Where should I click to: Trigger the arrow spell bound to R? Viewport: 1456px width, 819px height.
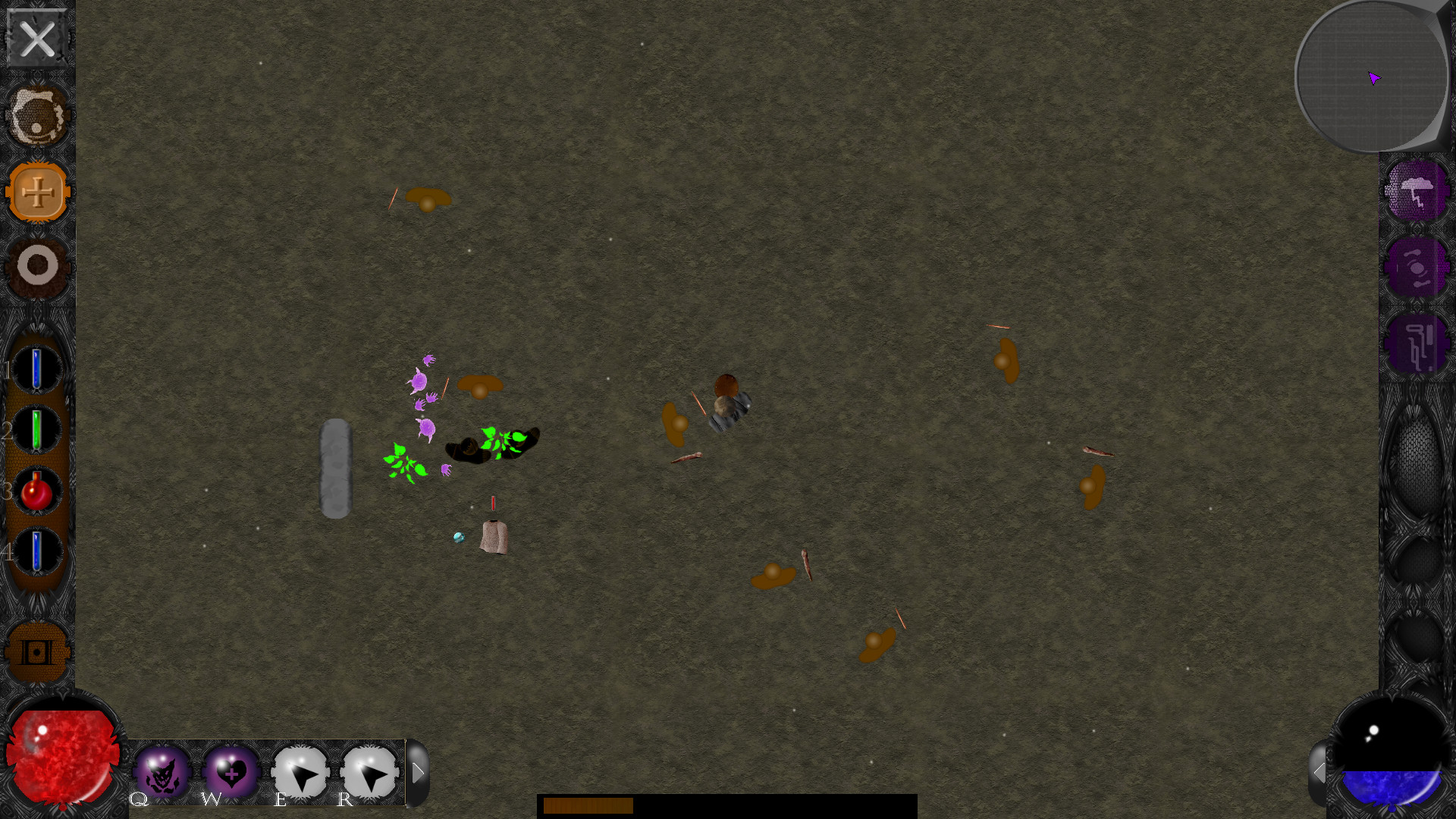coord(369,772)
